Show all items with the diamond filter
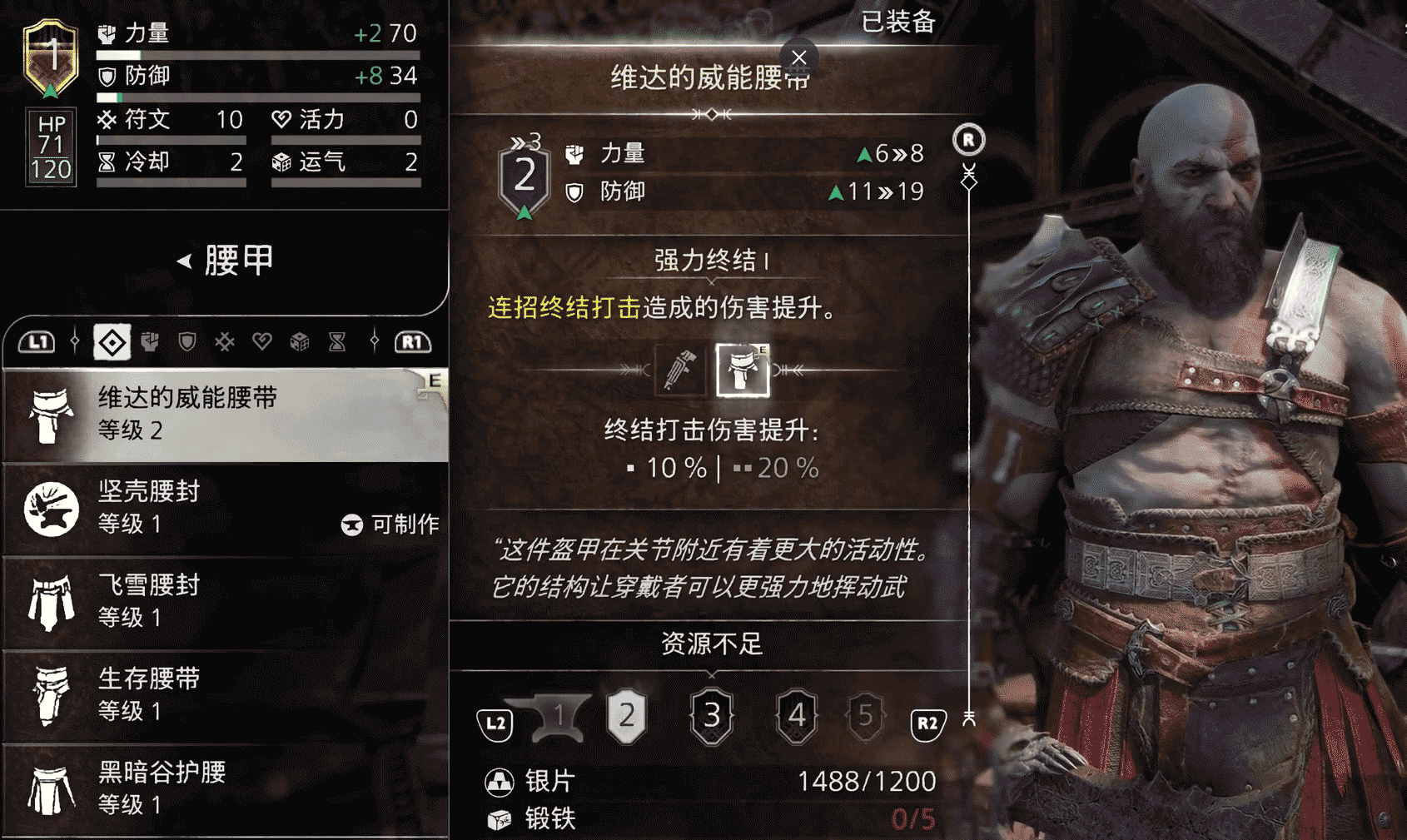 tap(112, 342)
